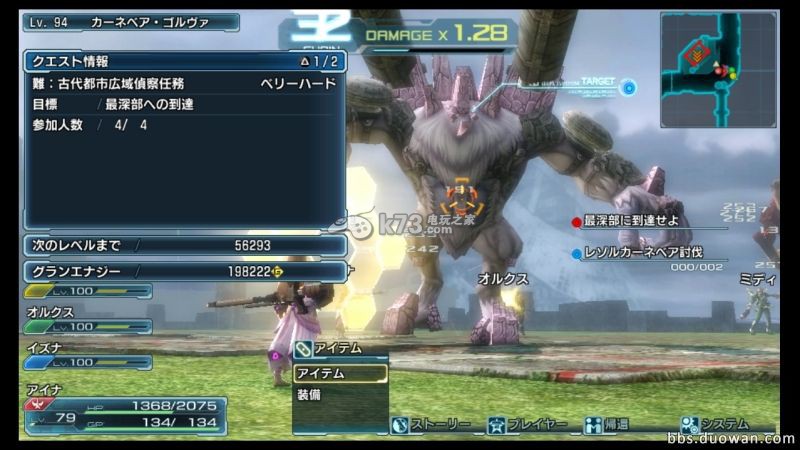The width and height of the screenshot is (800, 450).
Task: Open the ストーリー story menu tab
Action: [x=430, y=425]
